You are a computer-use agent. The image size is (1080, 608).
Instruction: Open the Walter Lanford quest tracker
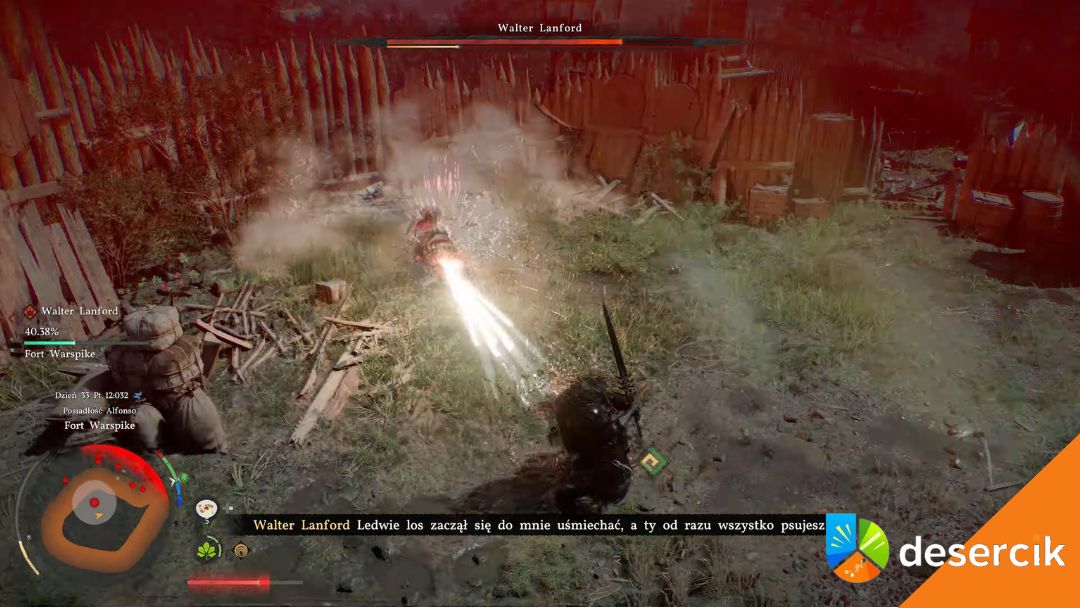pos(79,312)
